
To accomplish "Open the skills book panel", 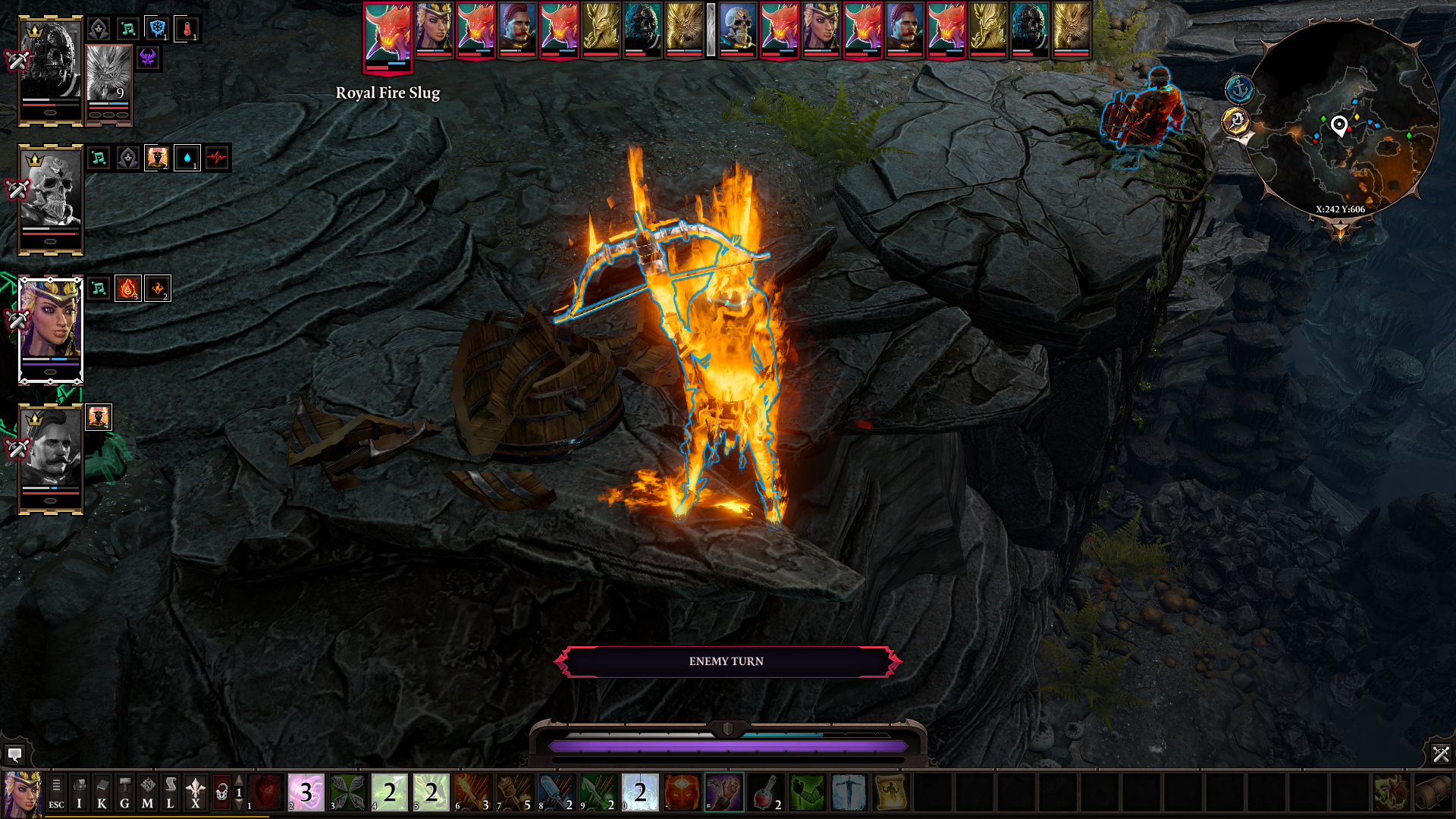I will [x=102, y=793].
